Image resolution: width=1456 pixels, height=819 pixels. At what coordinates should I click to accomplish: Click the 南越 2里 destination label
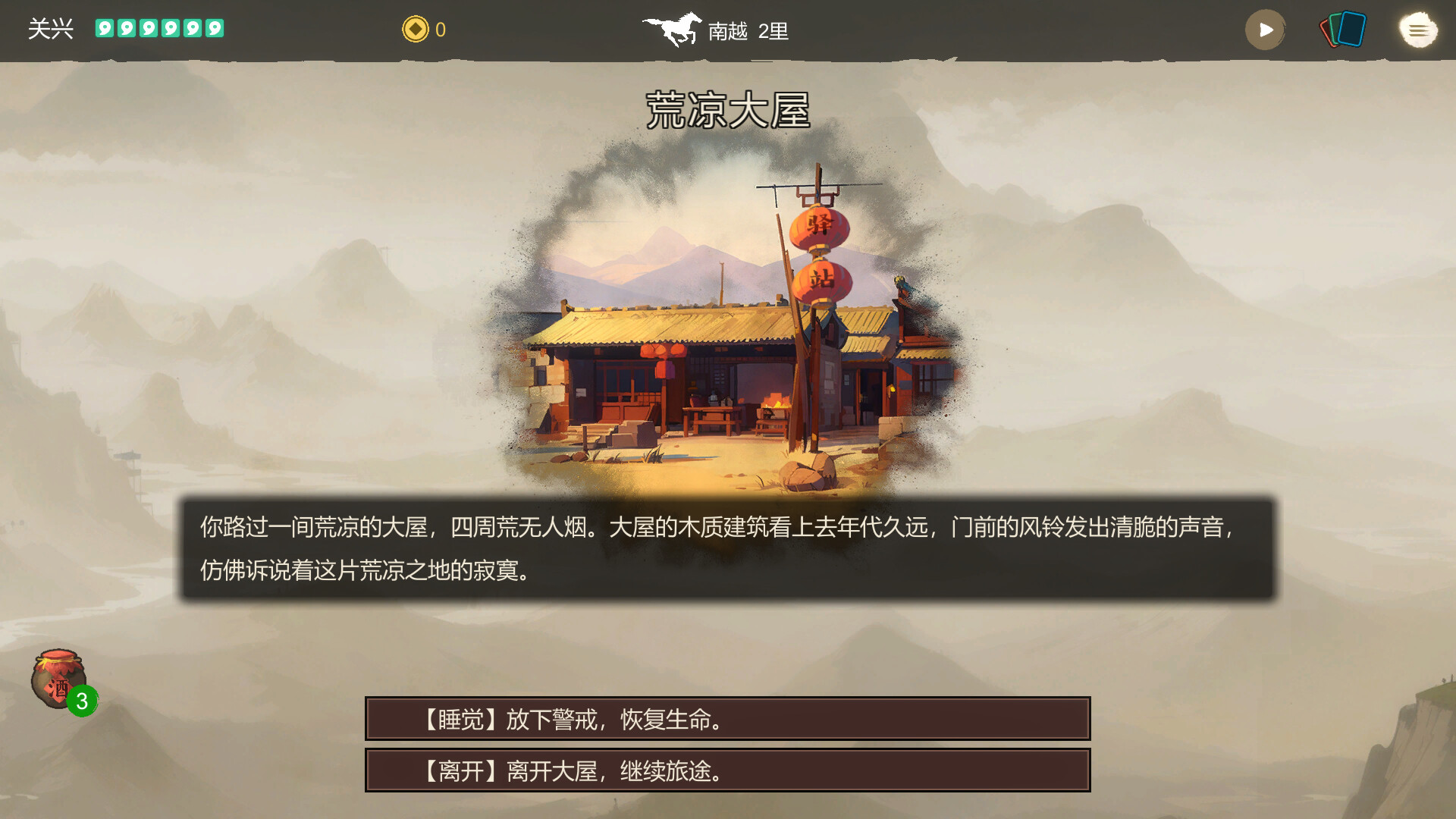(x=747, y=32)
